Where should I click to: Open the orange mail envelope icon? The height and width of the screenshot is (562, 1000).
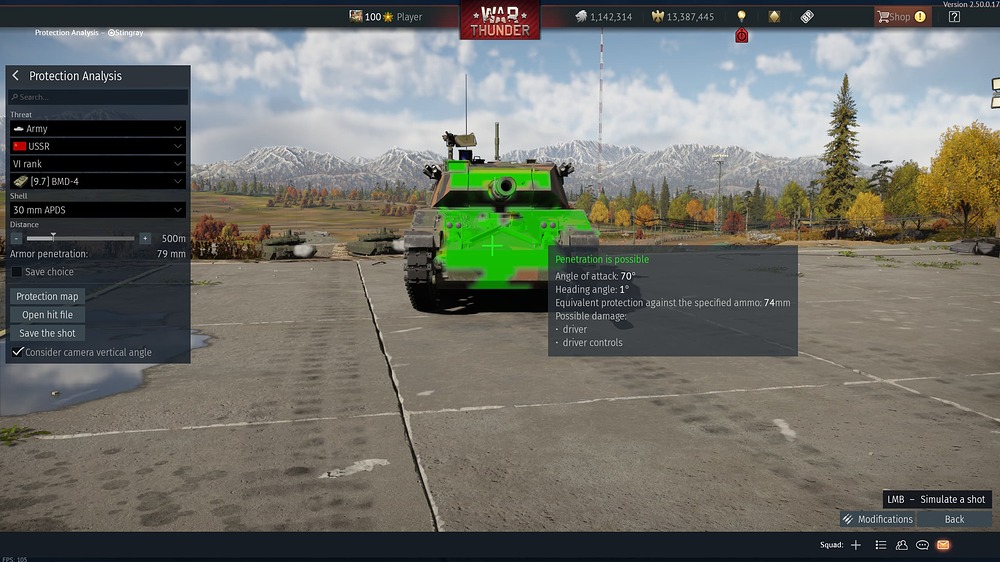click(x=943, y=545)
